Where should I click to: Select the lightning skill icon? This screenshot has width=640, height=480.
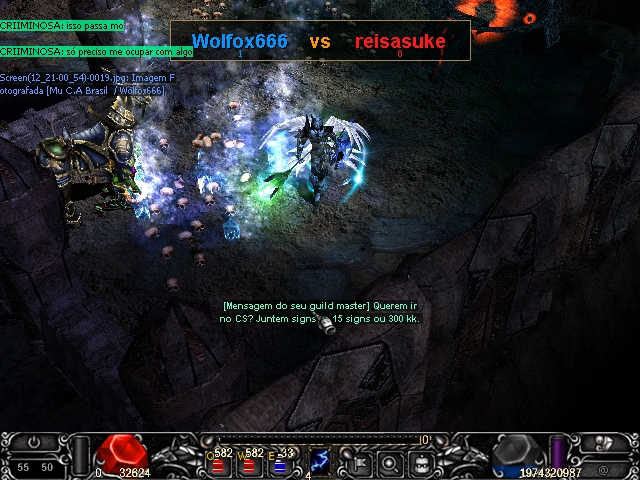click(x=321, y=461)
